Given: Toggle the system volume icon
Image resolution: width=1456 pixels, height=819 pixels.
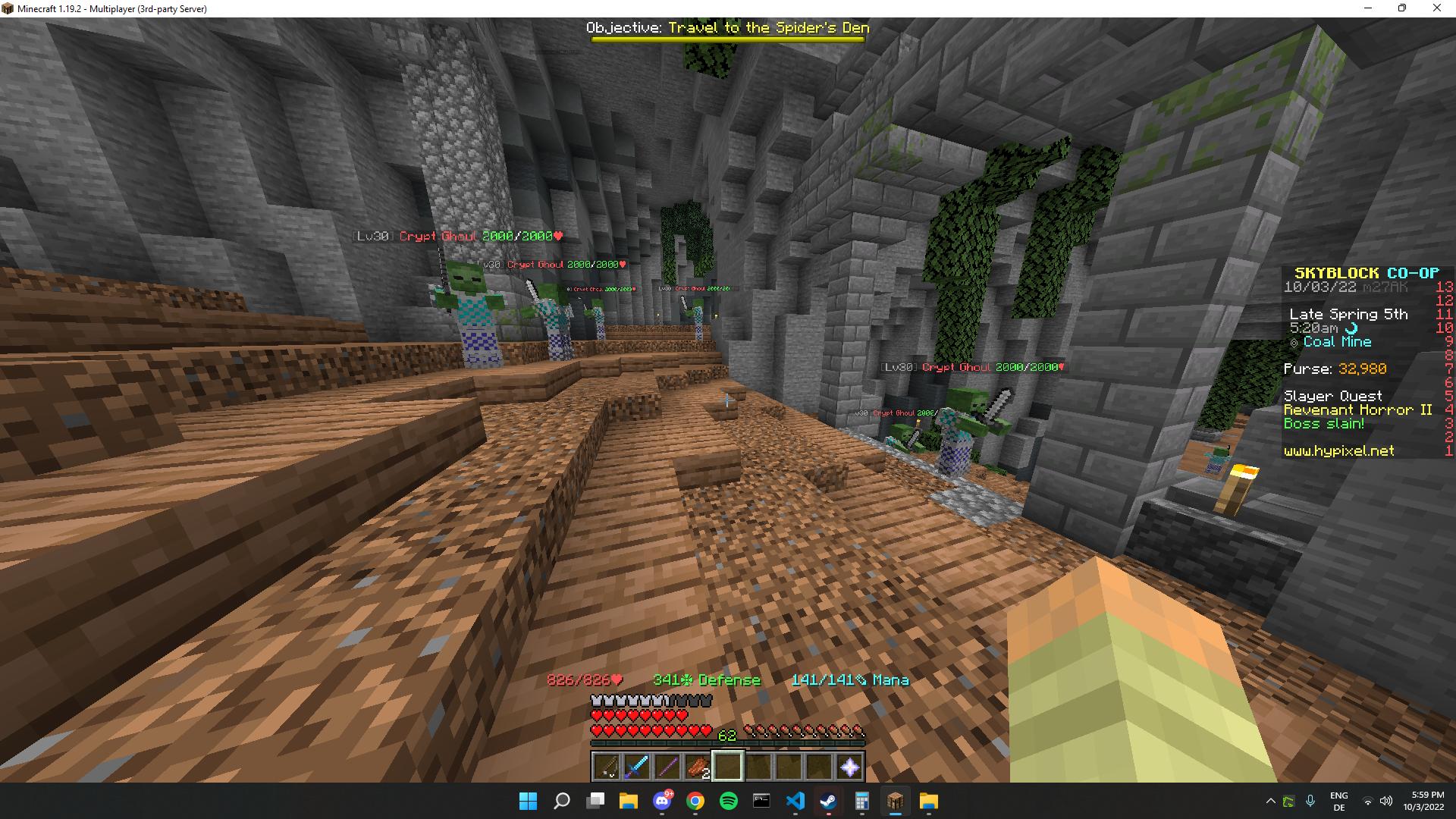Looking at the screenshot, I should (1386, 802).
